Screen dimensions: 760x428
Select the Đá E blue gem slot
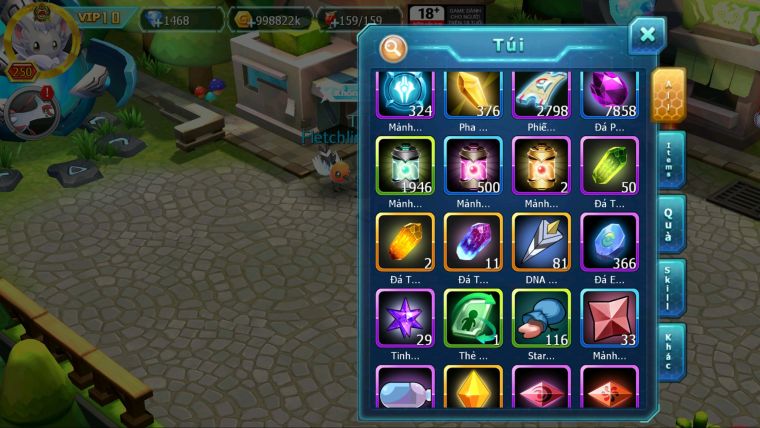609,241
